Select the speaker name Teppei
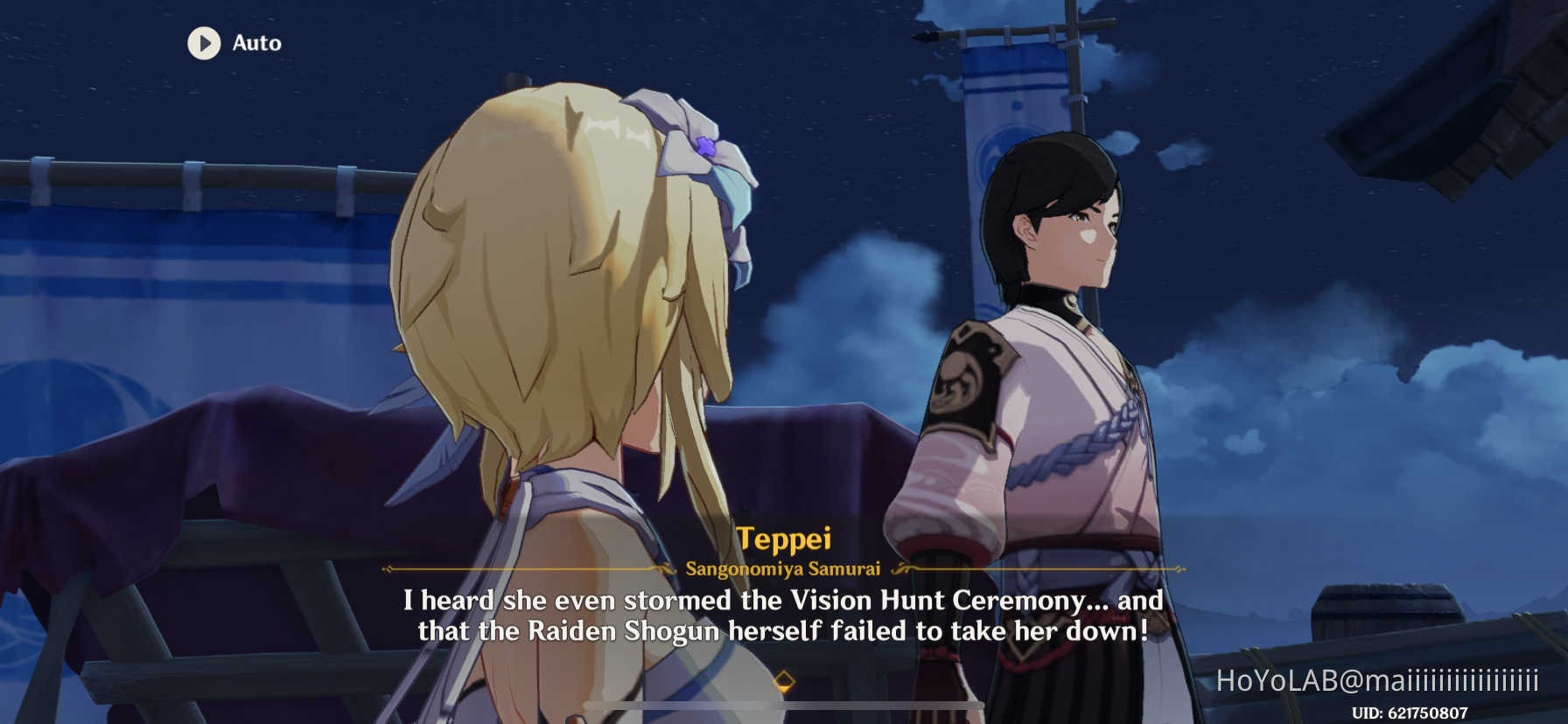Screen dimensions: 1568x724 click(784, 540)
